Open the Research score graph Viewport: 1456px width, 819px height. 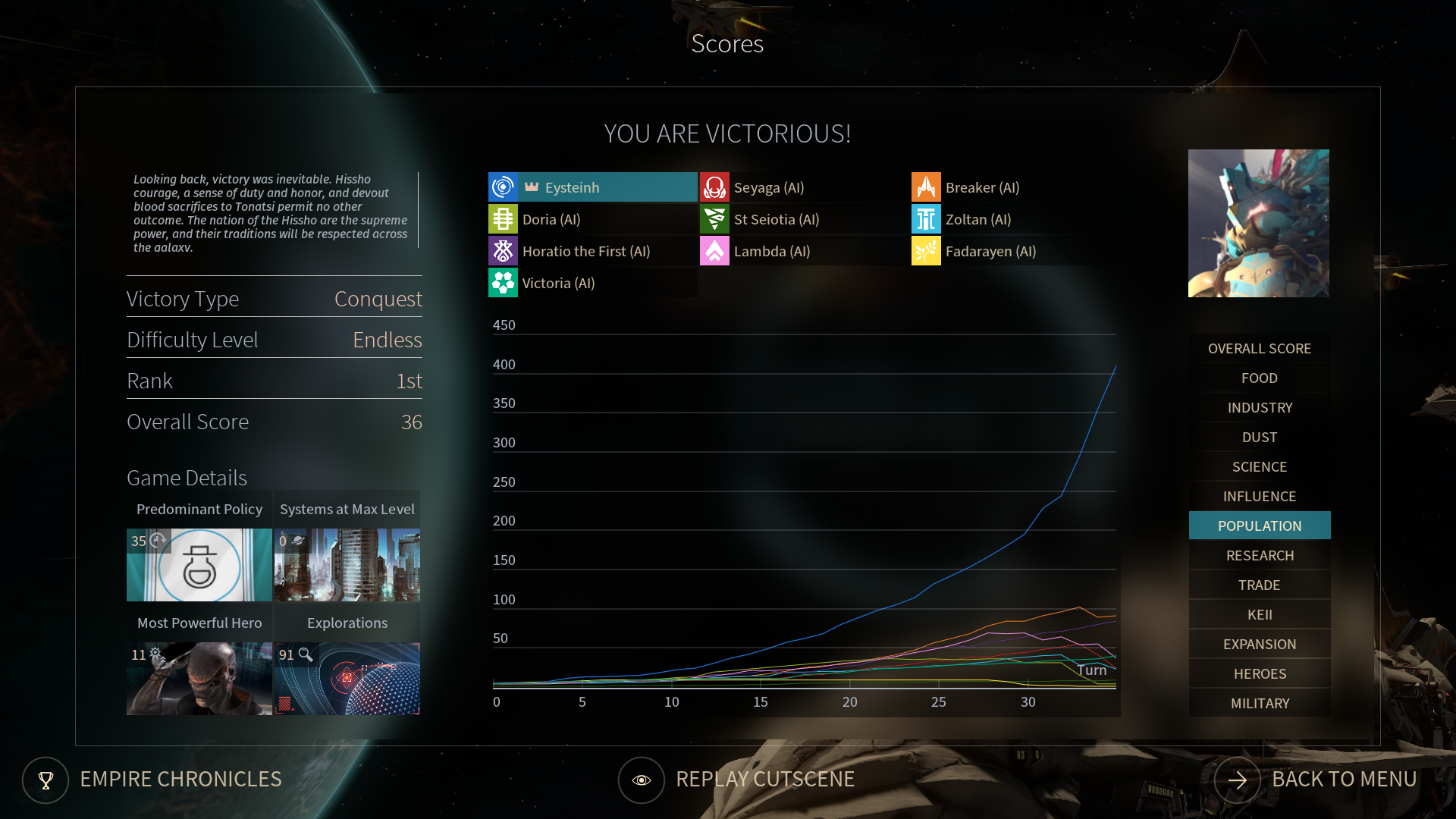coord(1259,556)
